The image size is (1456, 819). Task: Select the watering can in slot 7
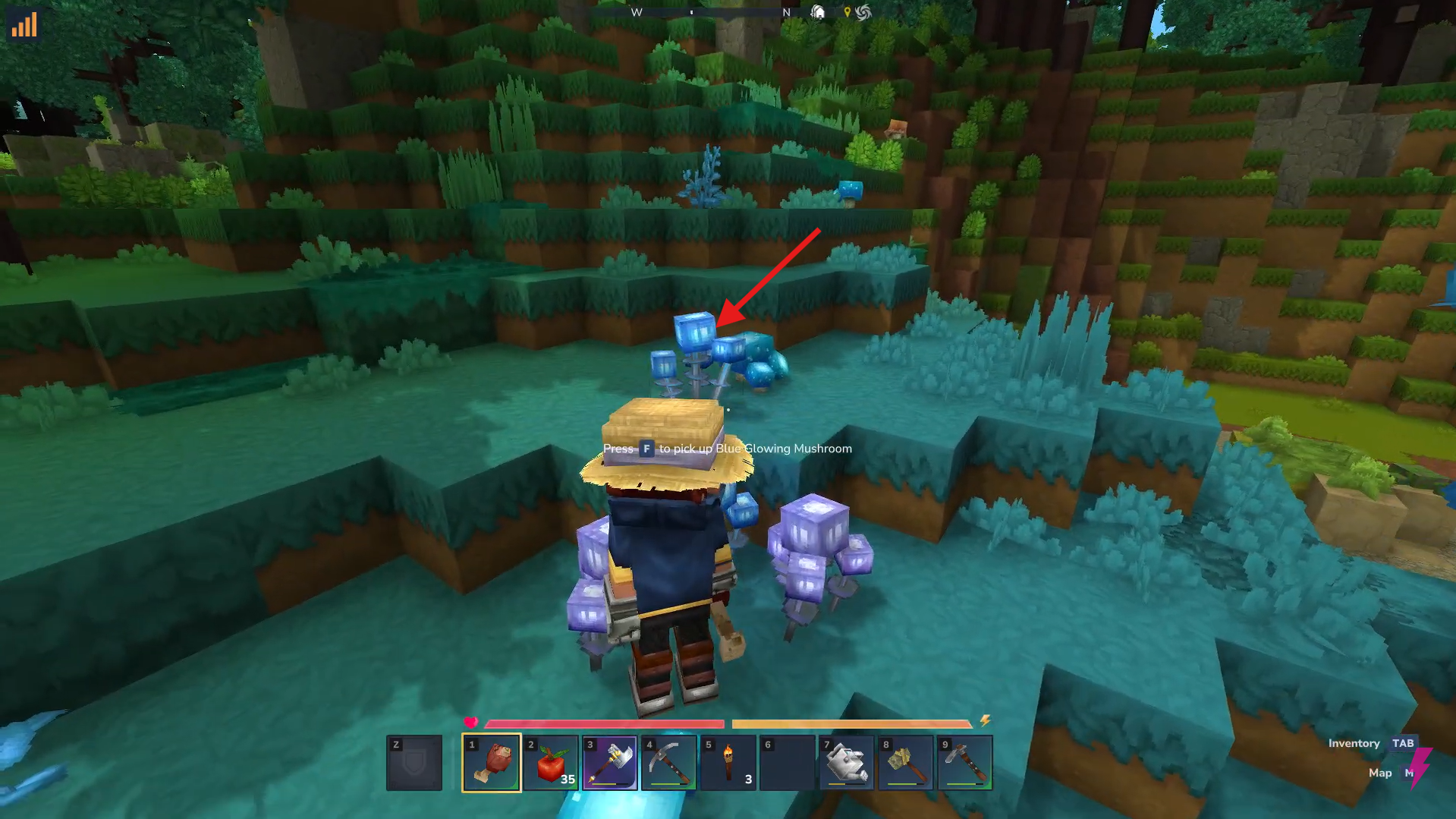click(x=845, y=763)
